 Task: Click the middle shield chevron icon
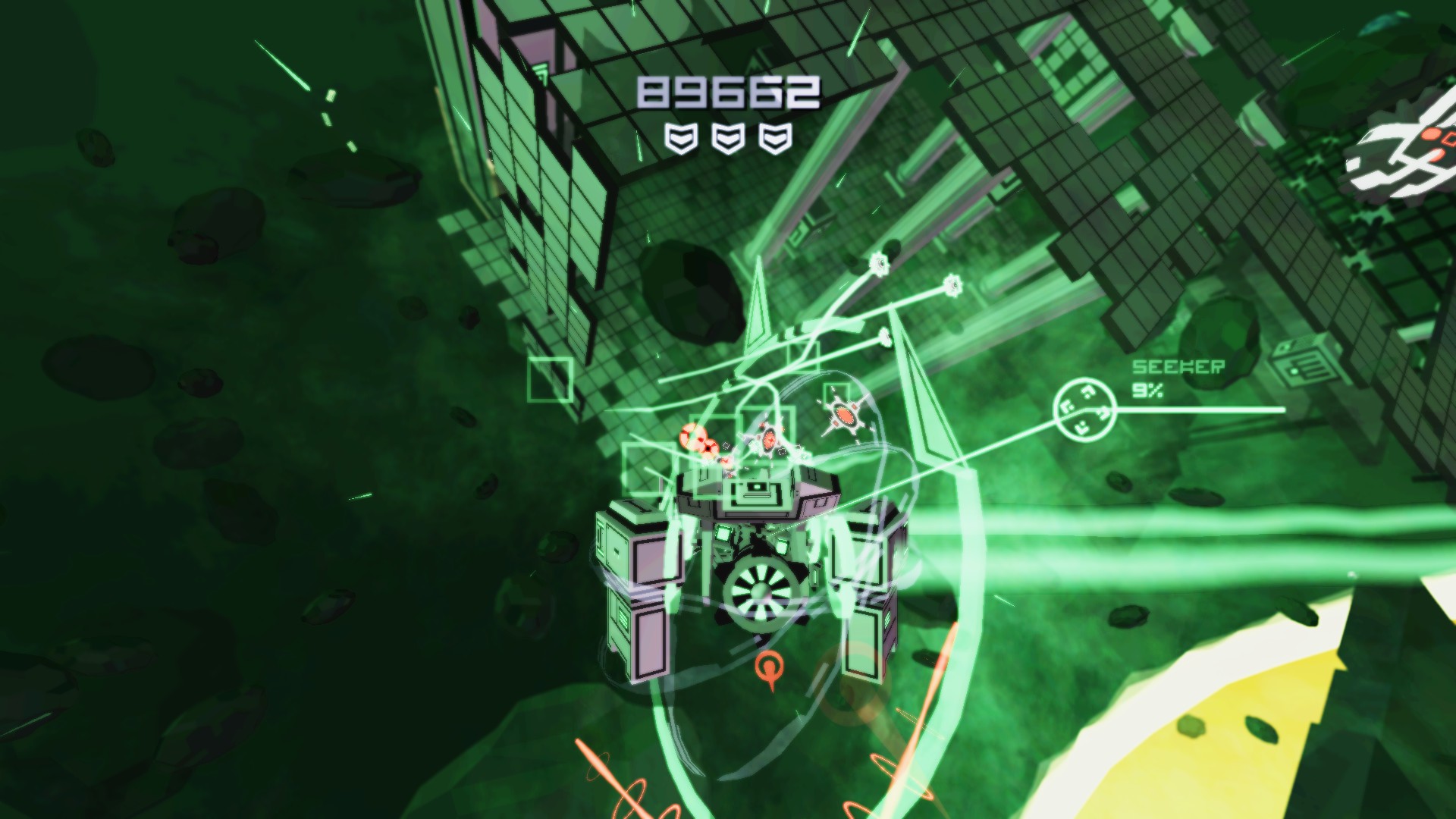730,138
